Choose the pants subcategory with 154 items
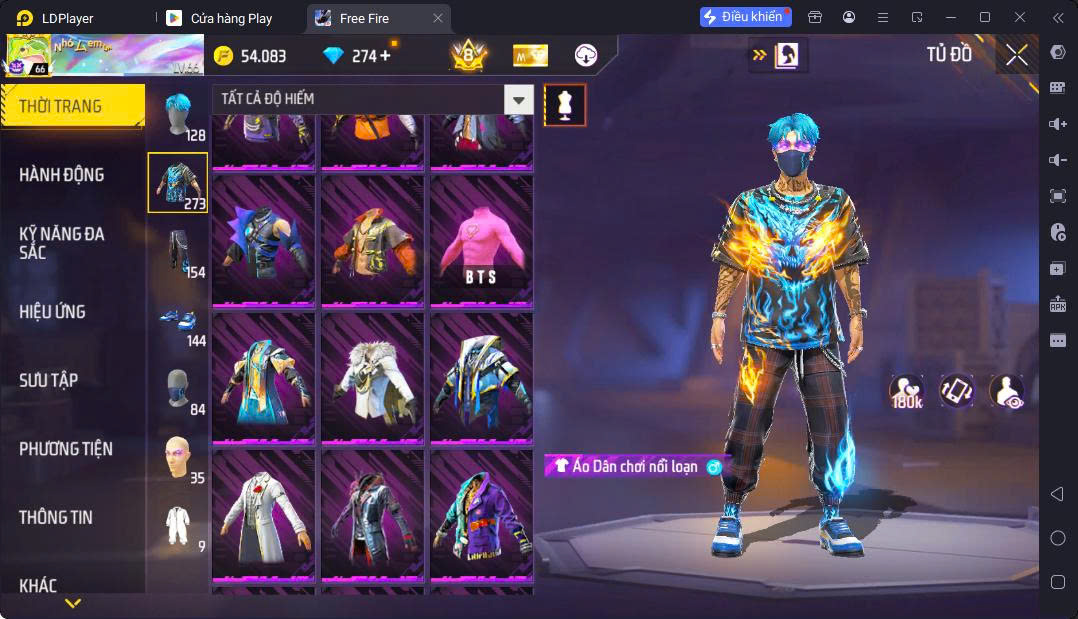 click(x=178, y=252)
